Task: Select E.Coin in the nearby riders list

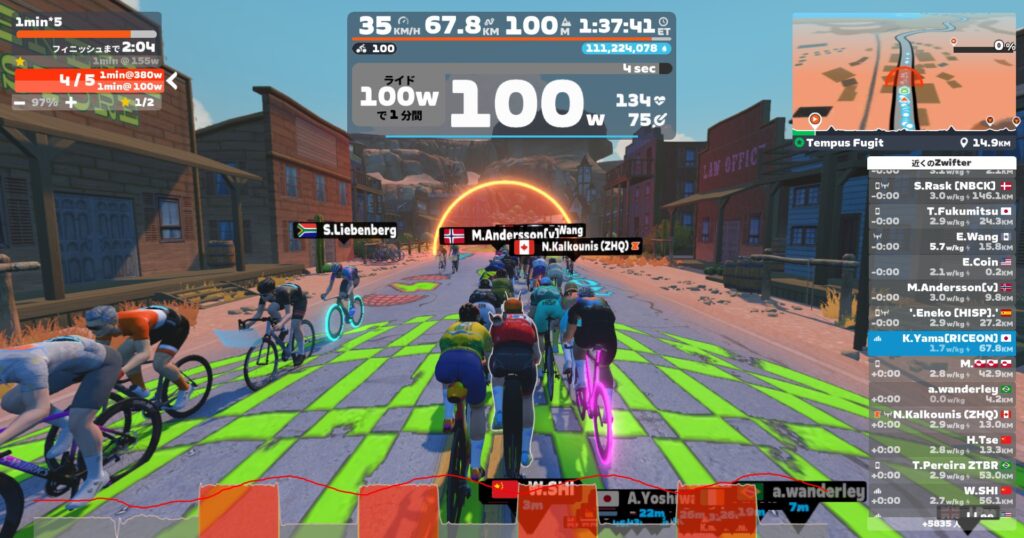Action: [x=942, y=268]
